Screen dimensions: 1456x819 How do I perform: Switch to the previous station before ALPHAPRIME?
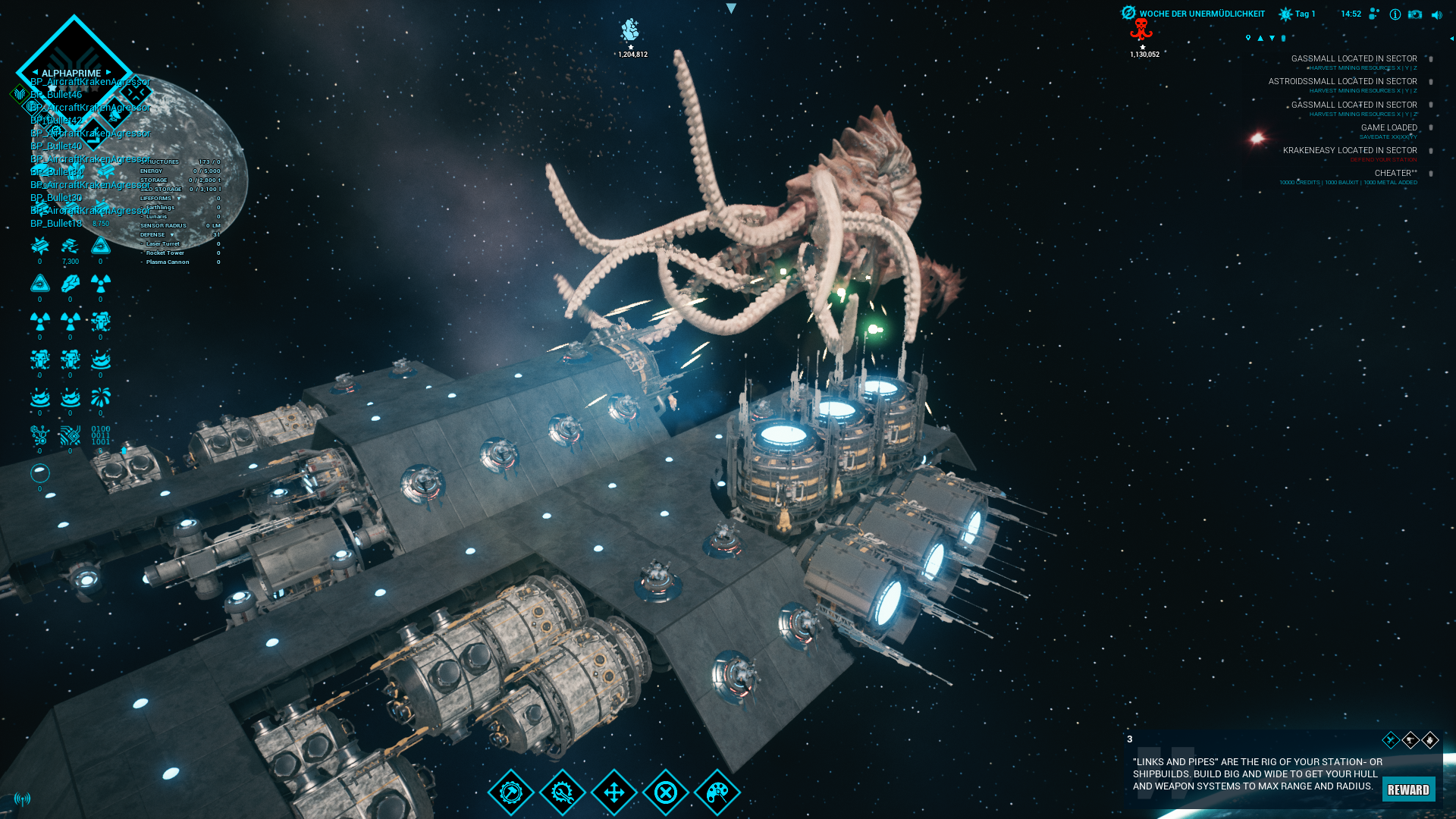pos(35,73)
